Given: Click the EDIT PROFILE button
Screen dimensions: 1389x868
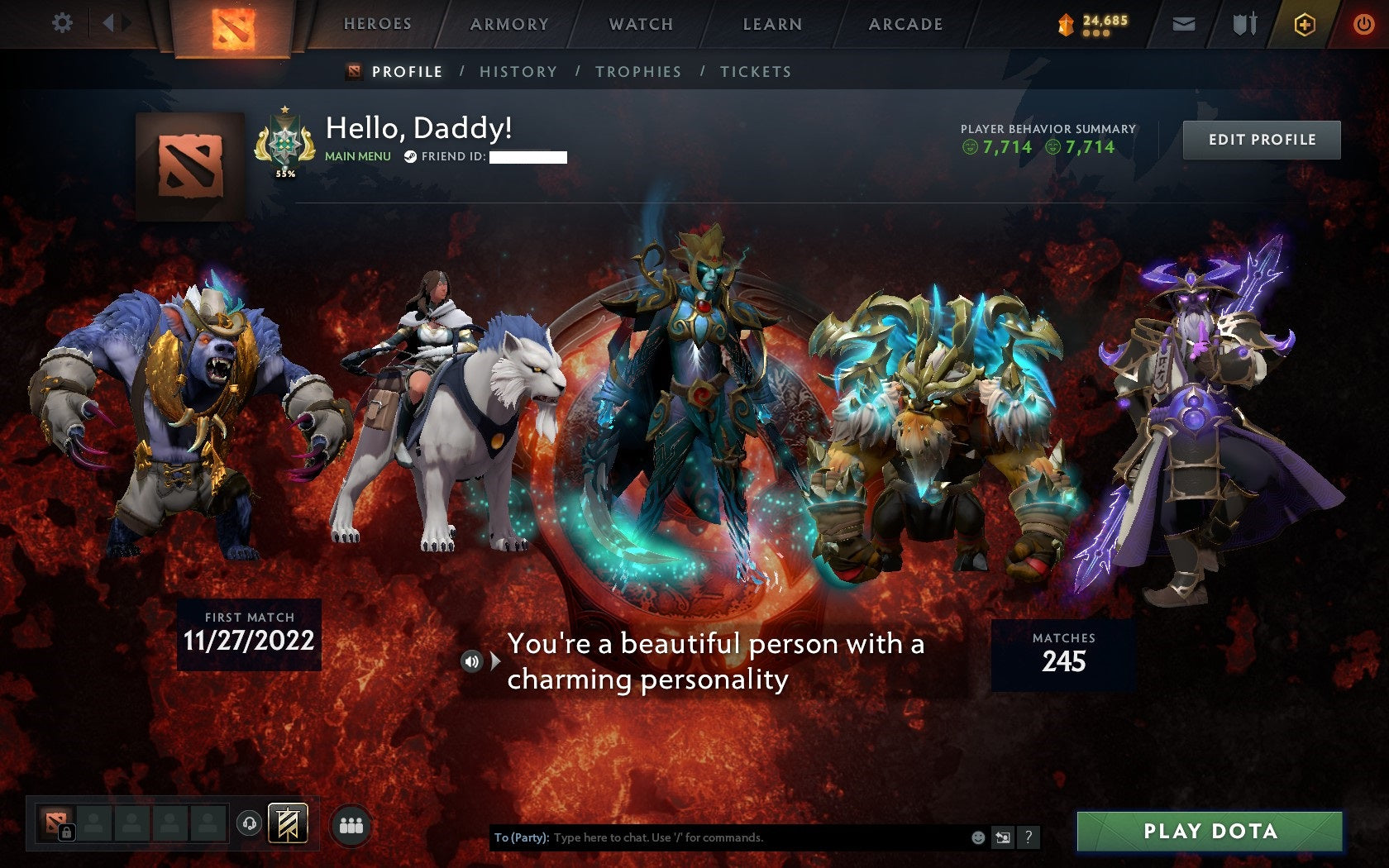Looking at the screenshot, I should [x=1261, y=140].
